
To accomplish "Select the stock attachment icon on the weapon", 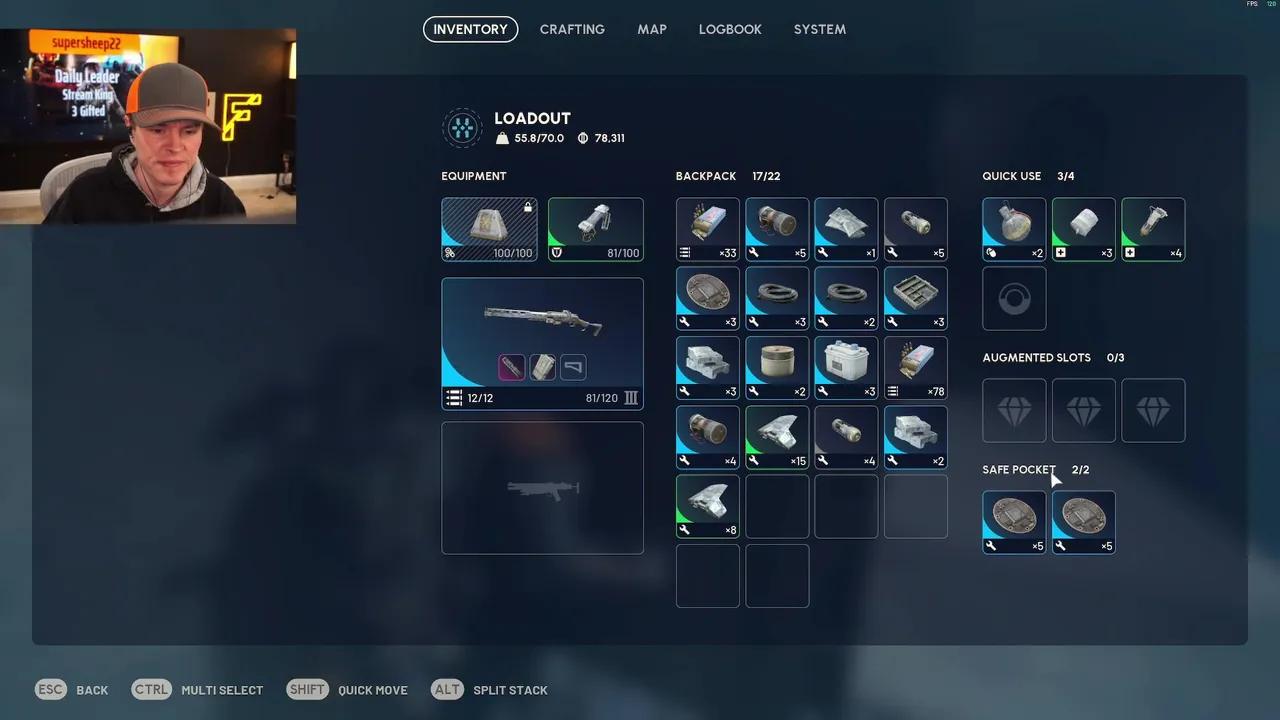I will [x=572, y=367].
